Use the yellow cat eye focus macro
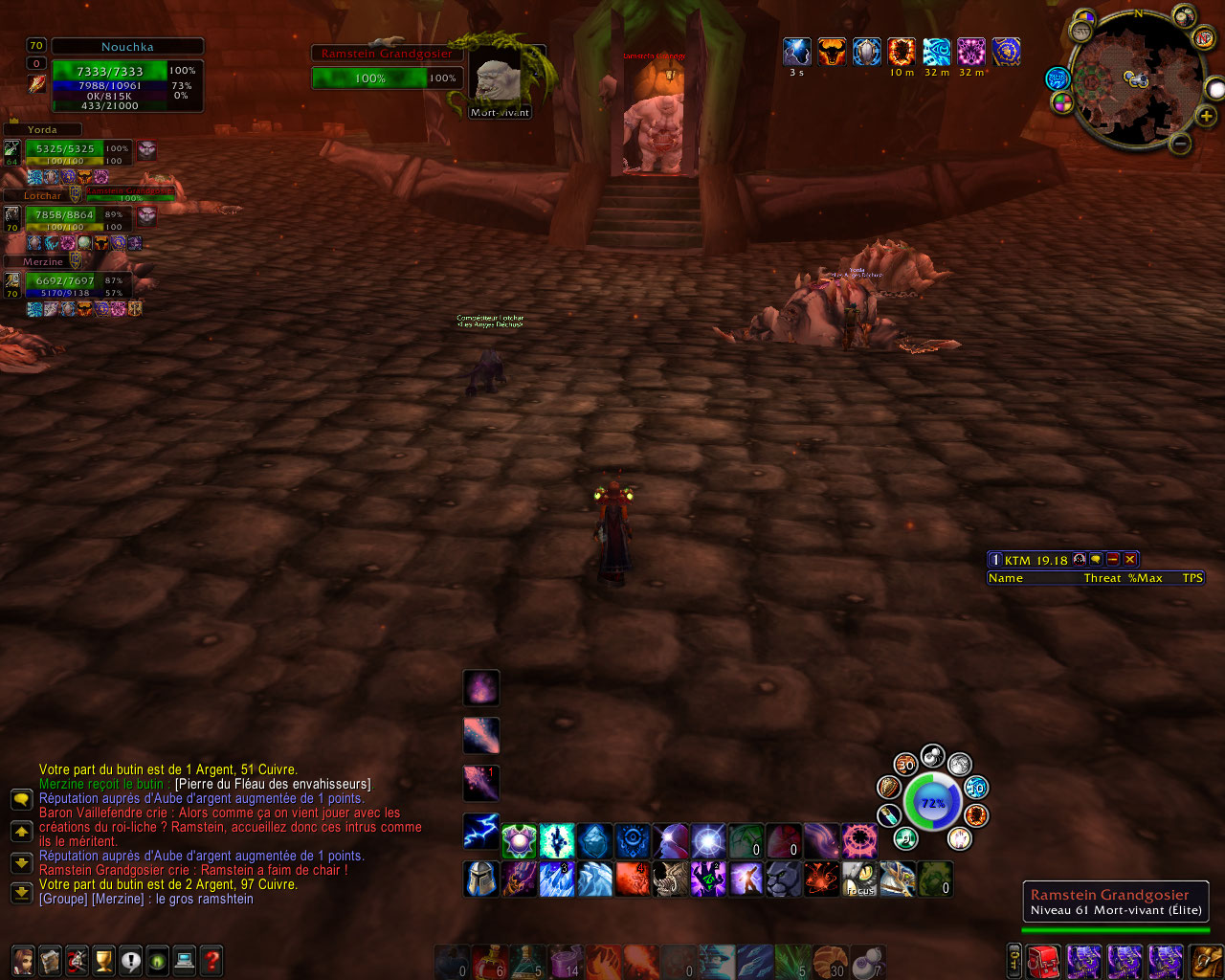Image resolution: width=1225 pixels, height=980 pixels. (859, 879)
